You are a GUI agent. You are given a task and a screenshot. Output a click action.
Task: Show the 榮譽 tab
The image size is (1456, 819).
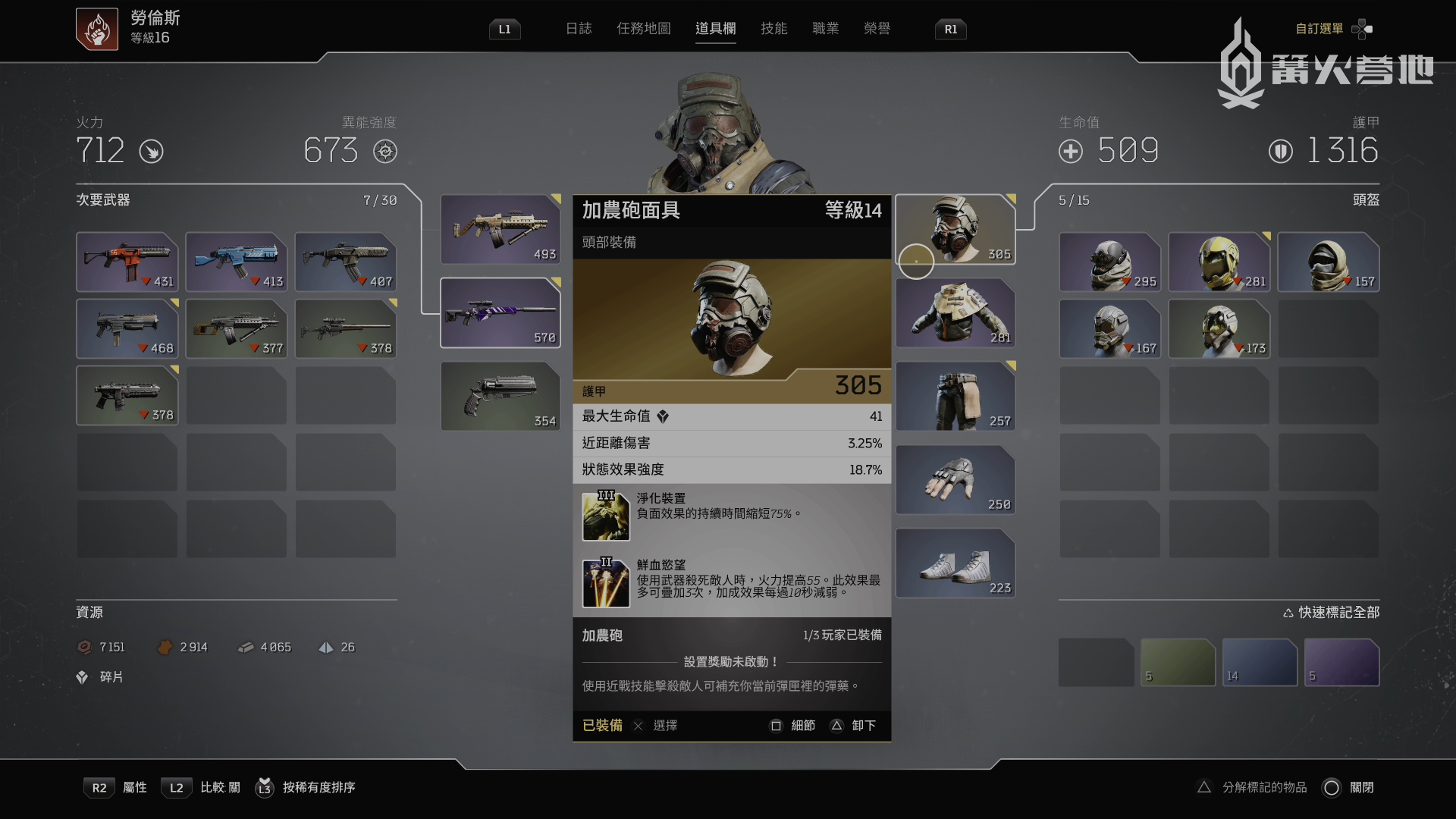coord(877,29)
